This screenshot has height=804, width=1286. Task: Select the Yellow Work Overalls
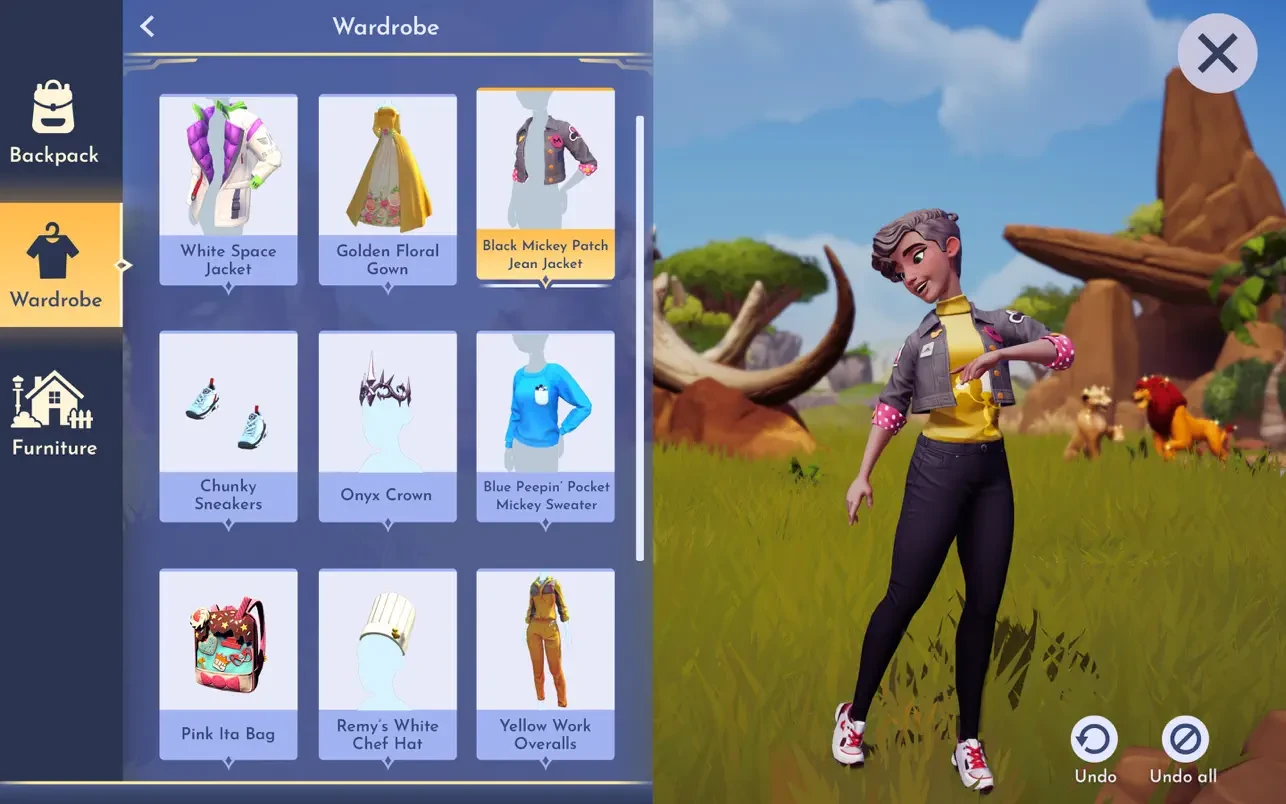545,662
